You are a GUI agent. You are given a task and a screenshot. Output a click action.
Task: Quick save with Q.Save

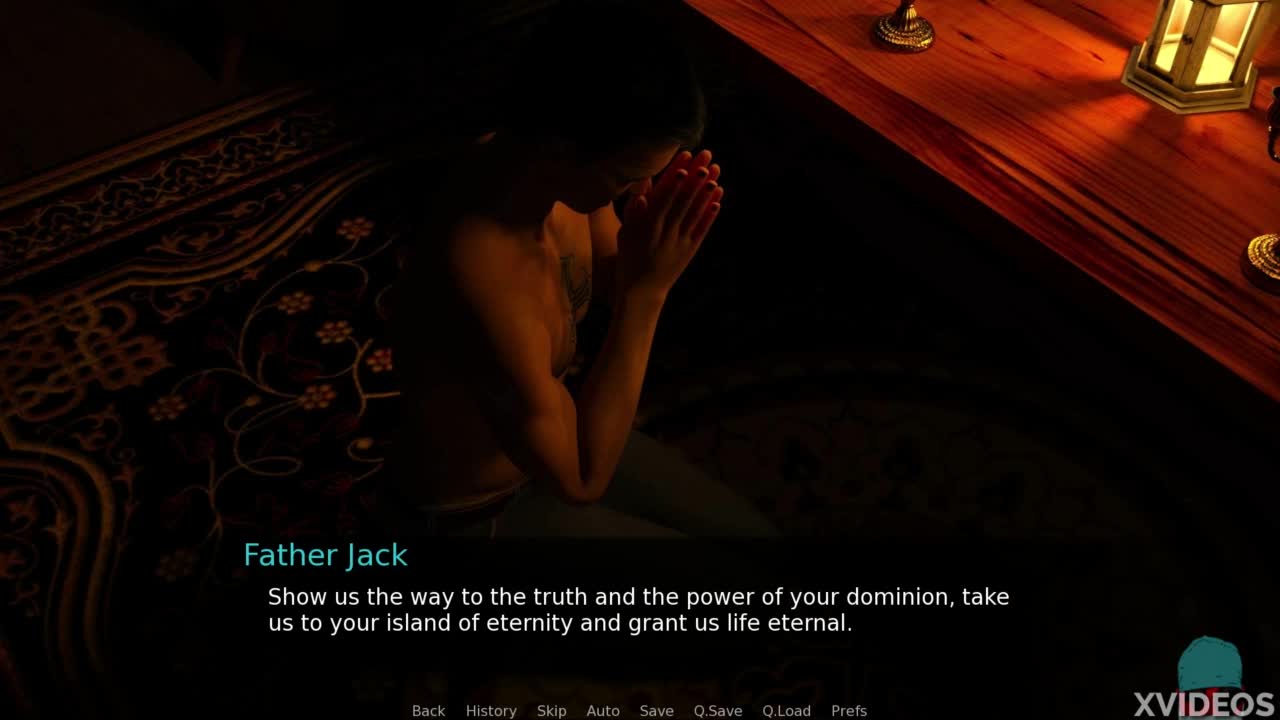[718, 711]
